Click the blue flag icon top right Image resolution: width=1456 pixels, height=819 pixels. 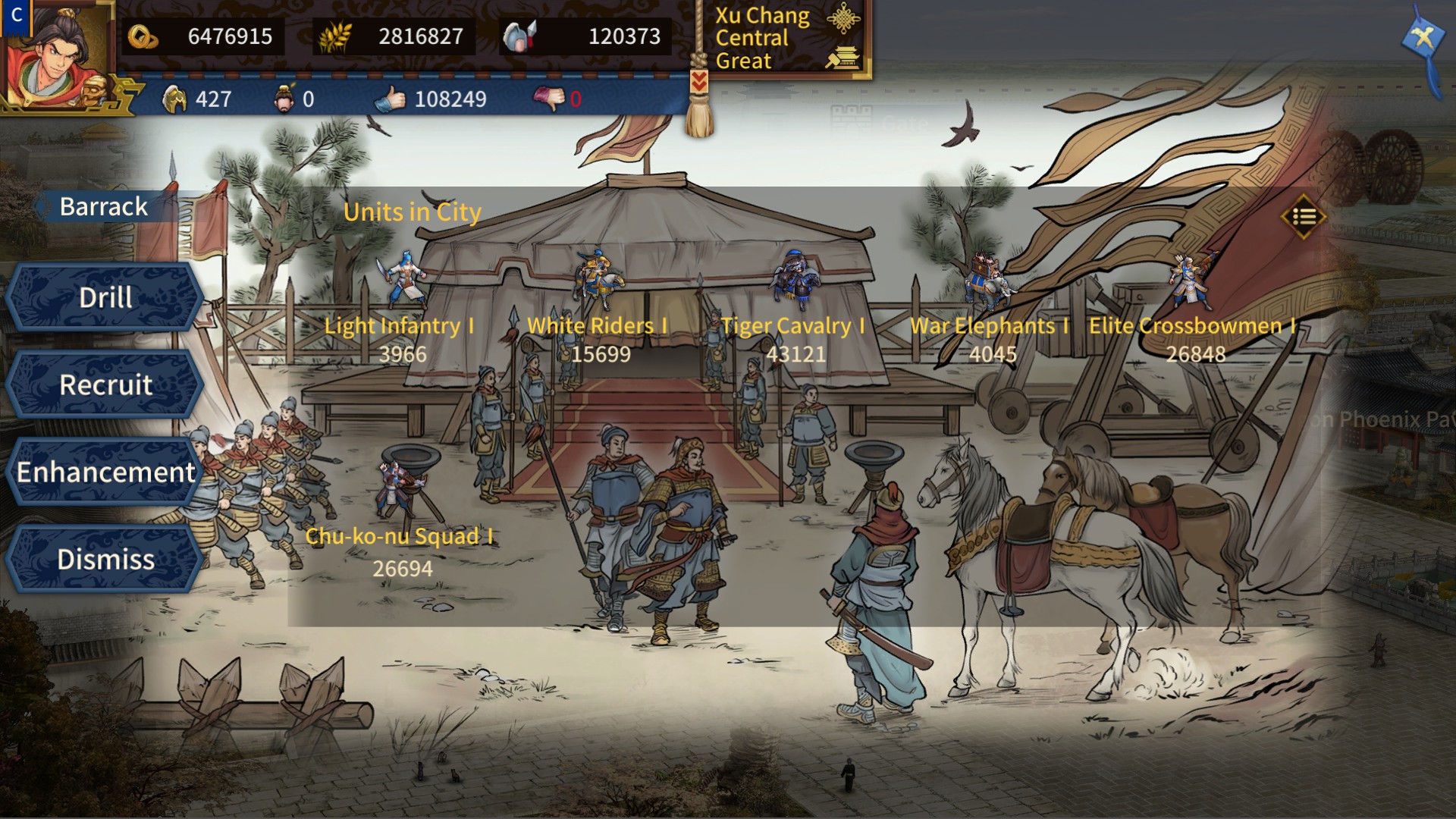[x=1426, y=36]
